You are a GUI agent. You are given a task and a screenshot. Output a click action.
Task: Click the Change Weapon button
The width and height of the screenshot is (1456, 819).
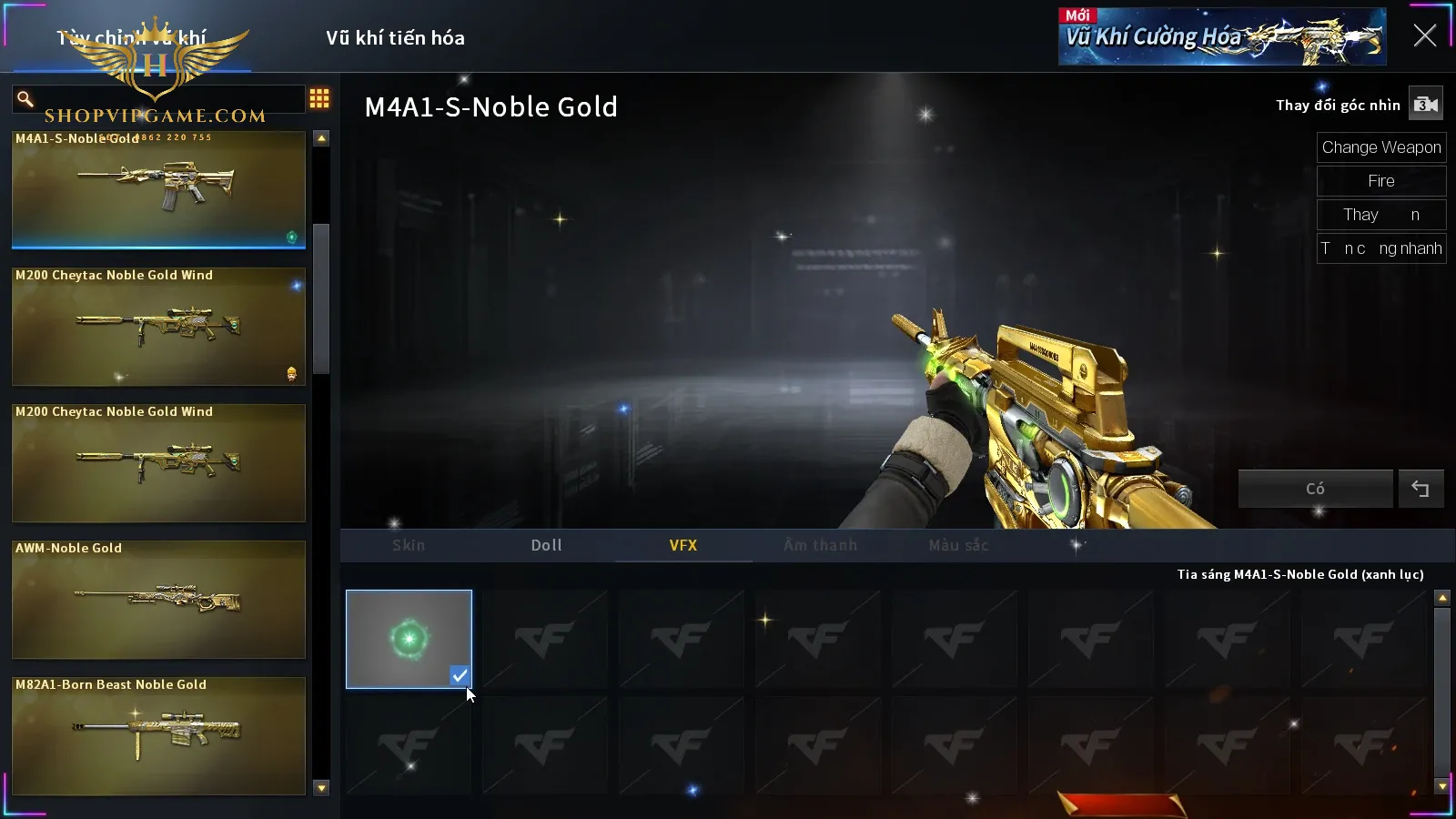coord(1380,147)
